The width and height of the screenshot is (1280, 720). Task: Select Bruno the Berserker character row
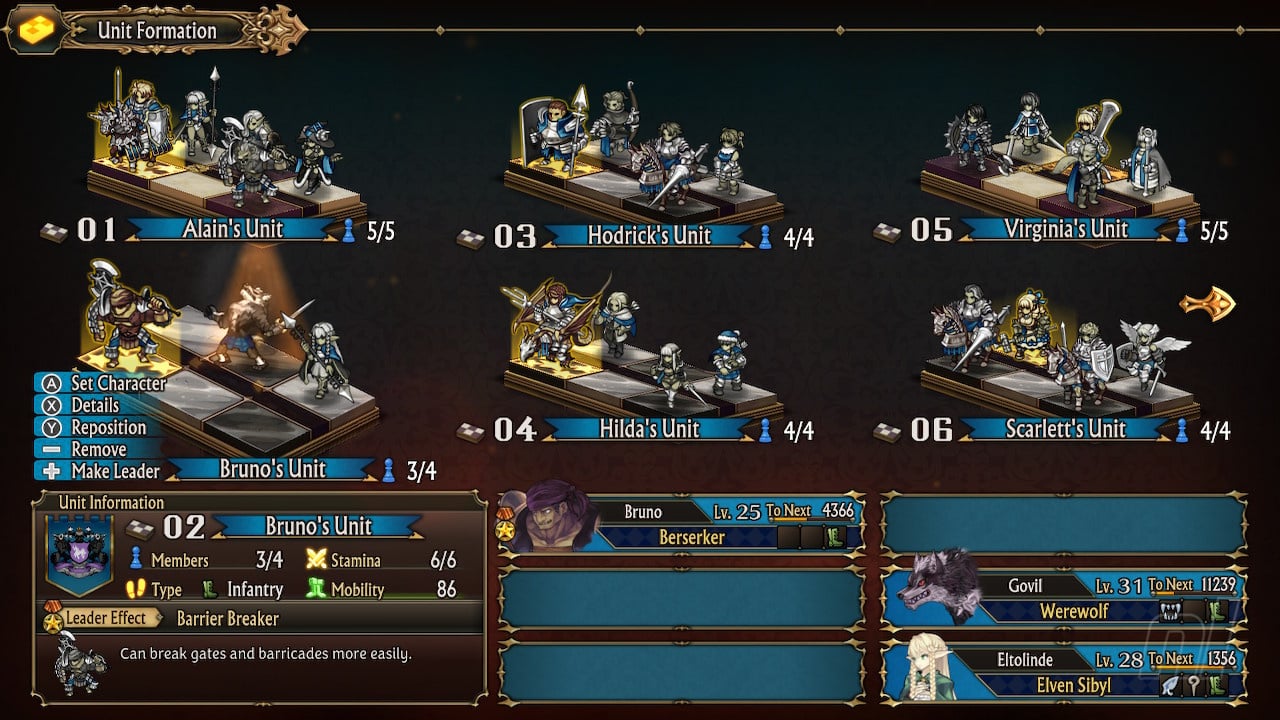681,524
